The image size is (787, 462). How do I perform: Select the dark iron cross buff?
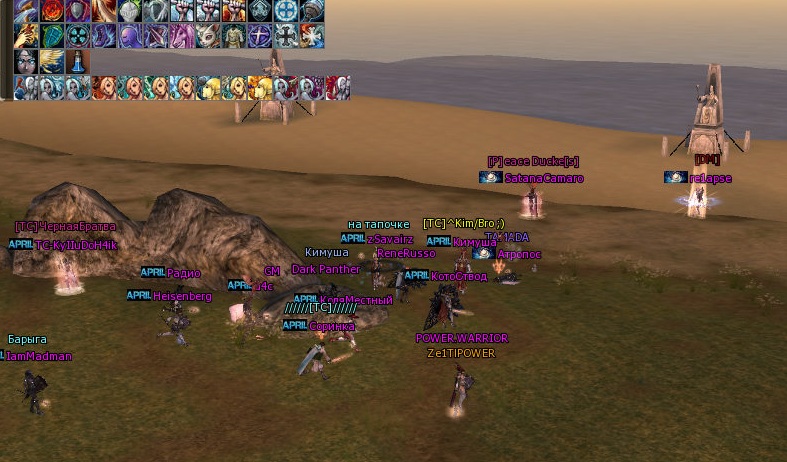coord(285,36)
